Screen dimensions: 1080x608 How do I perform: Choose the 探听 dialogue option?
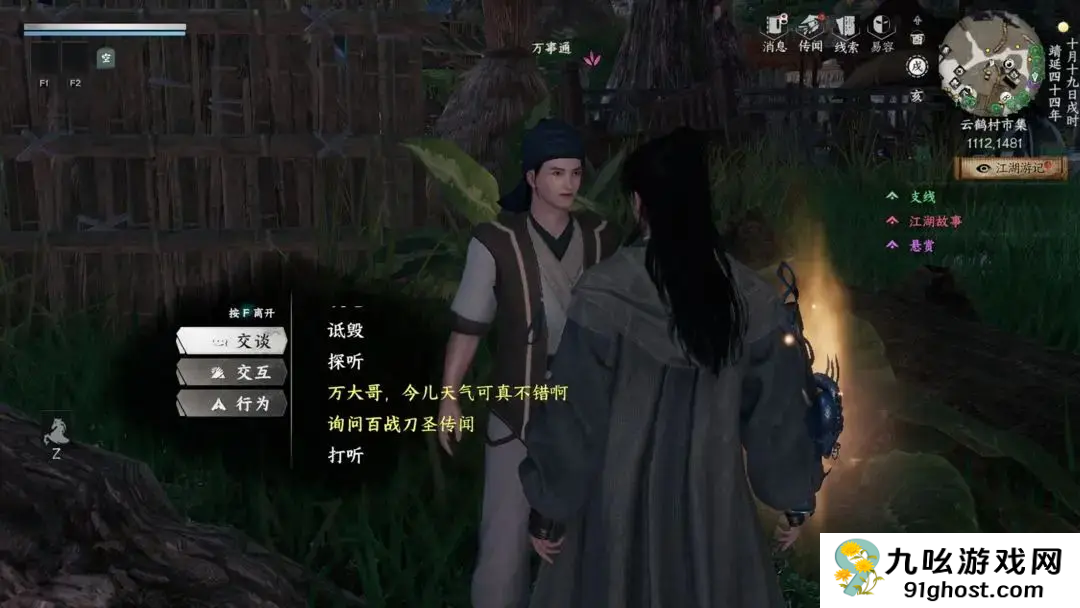[x=346, y=361]
